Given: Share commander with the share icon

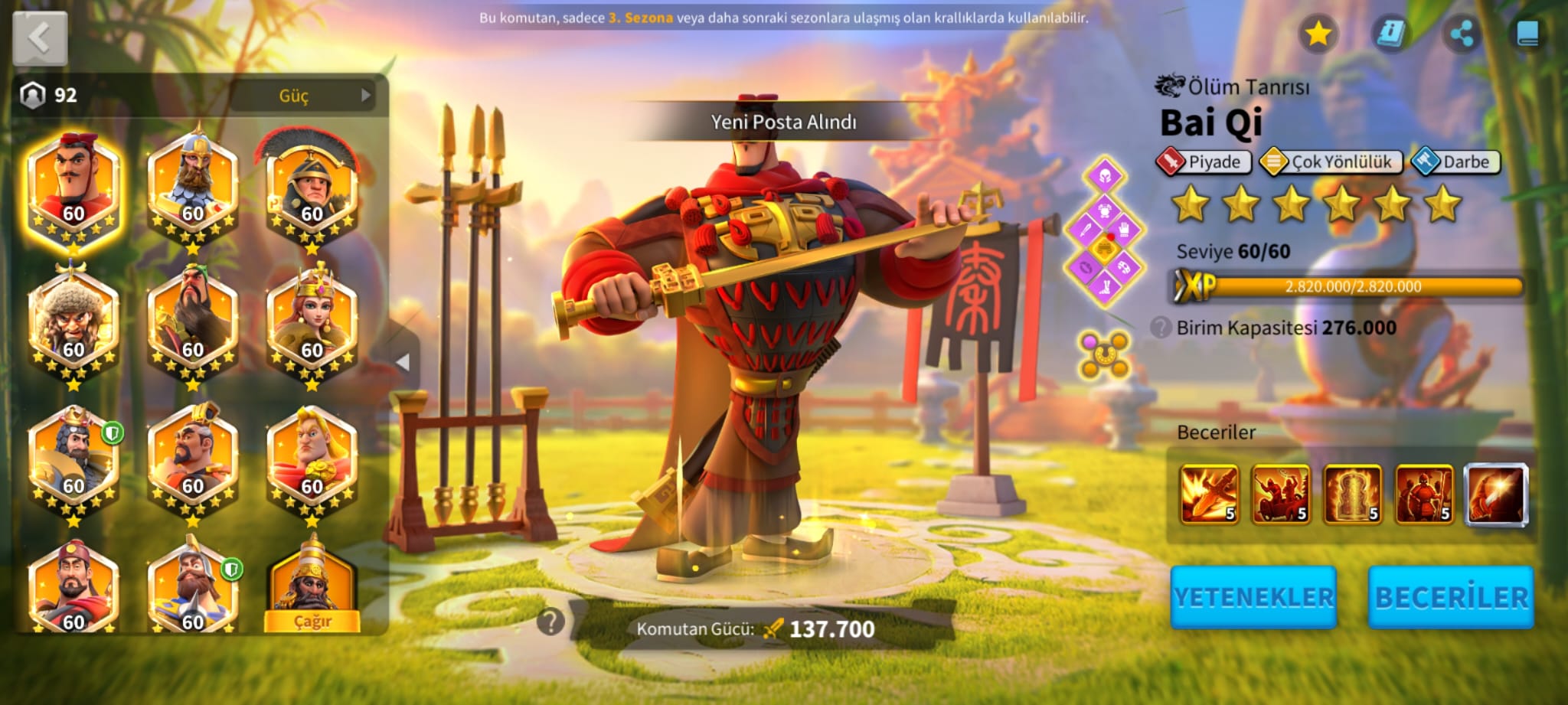Looking at the screenshot, I should 1461,34.
